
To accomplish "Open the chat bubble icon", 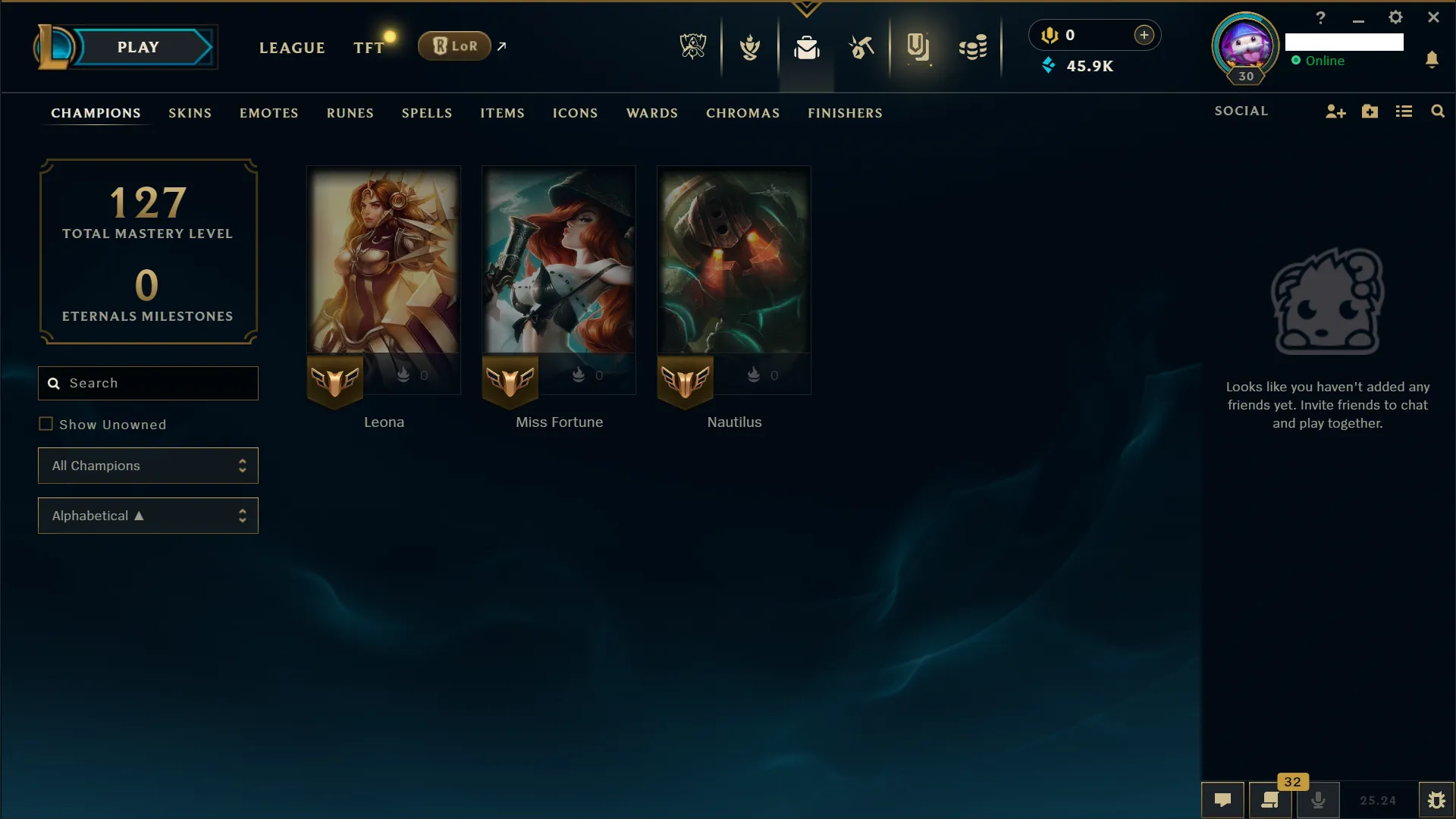I will click(1223, 800).
